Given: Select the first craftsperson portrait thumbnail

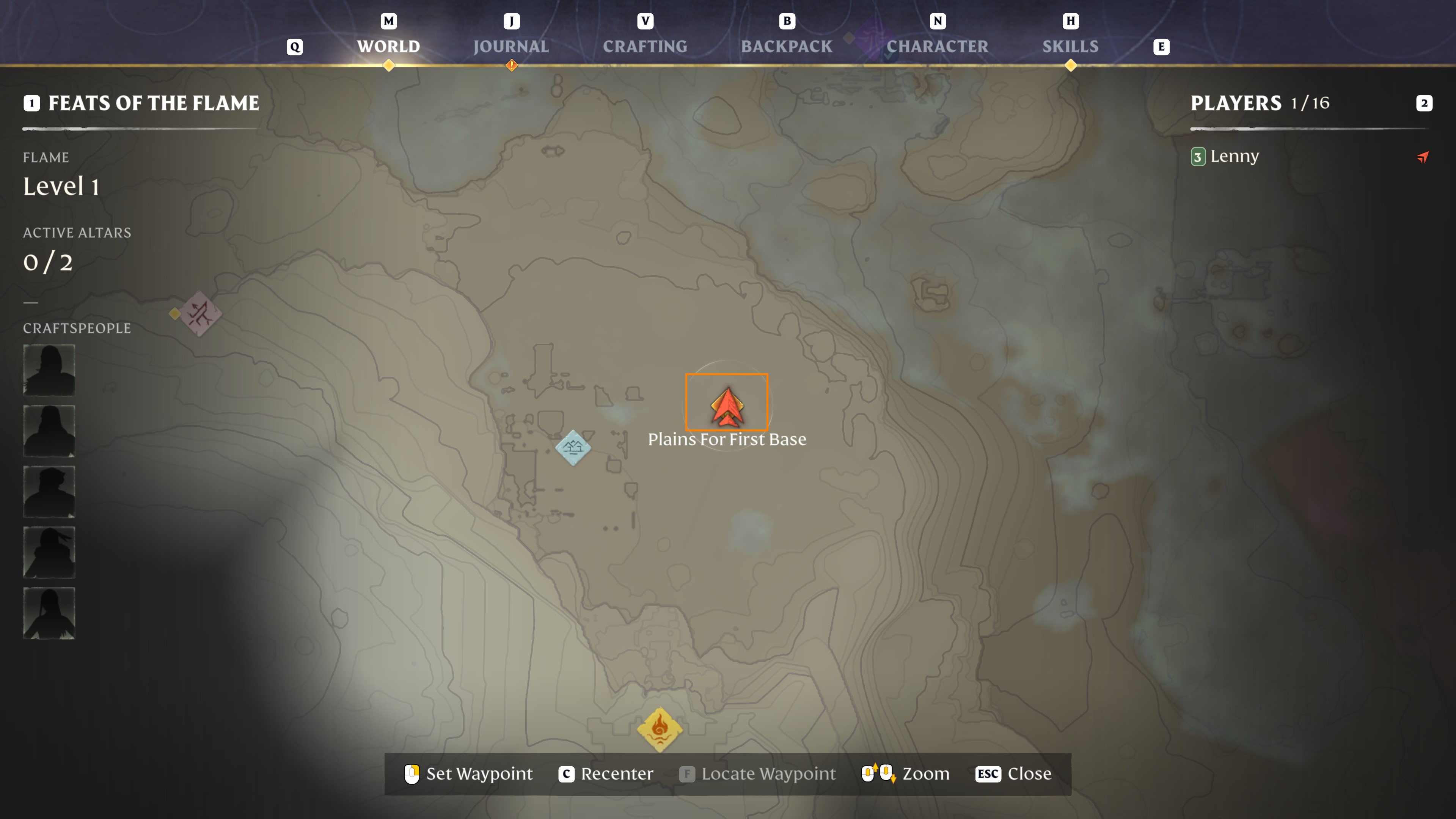Looking at the screenshot, I should (49, 370).
